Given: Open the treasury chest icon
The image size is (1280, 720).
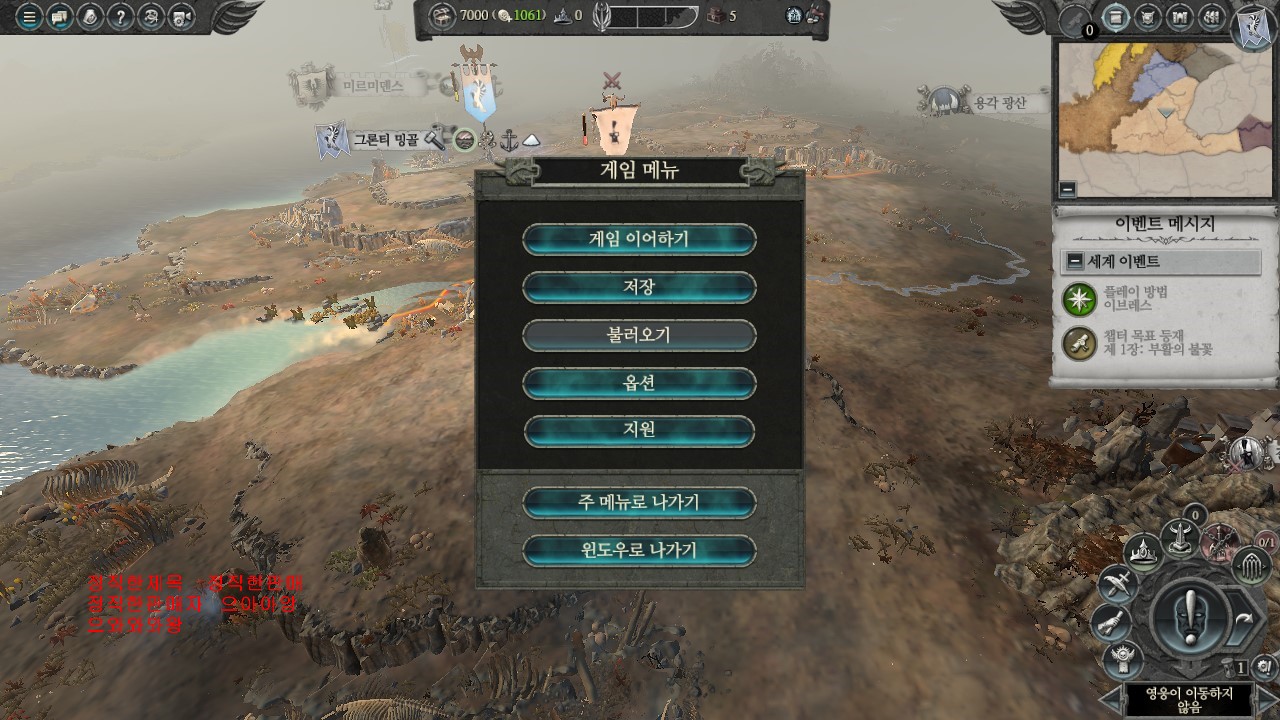Looking at the screenshot, I should tap(443, 15).
